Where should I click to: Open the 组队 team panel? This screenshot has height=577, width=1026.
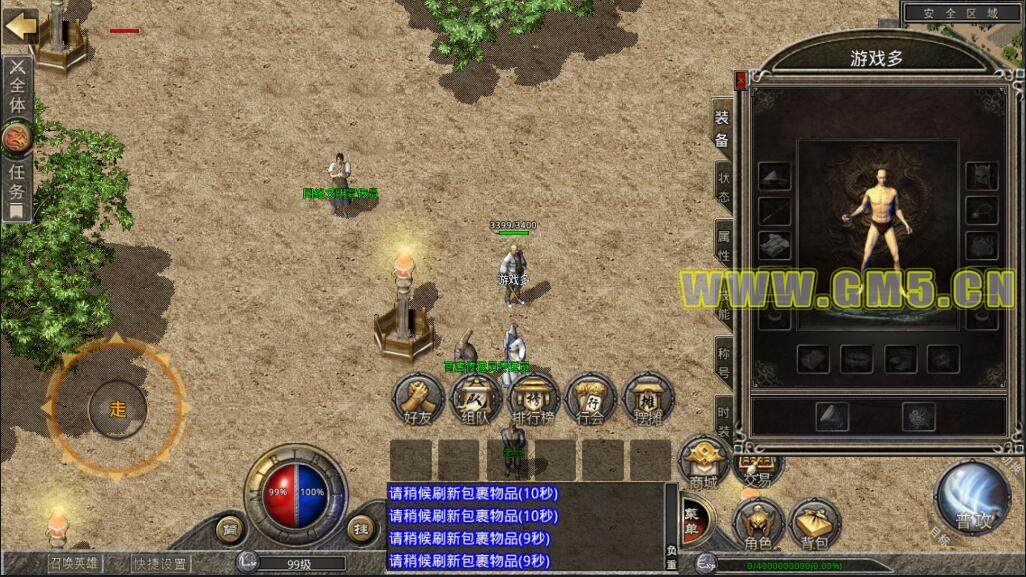pyautogui.click(x=475, y=401)
